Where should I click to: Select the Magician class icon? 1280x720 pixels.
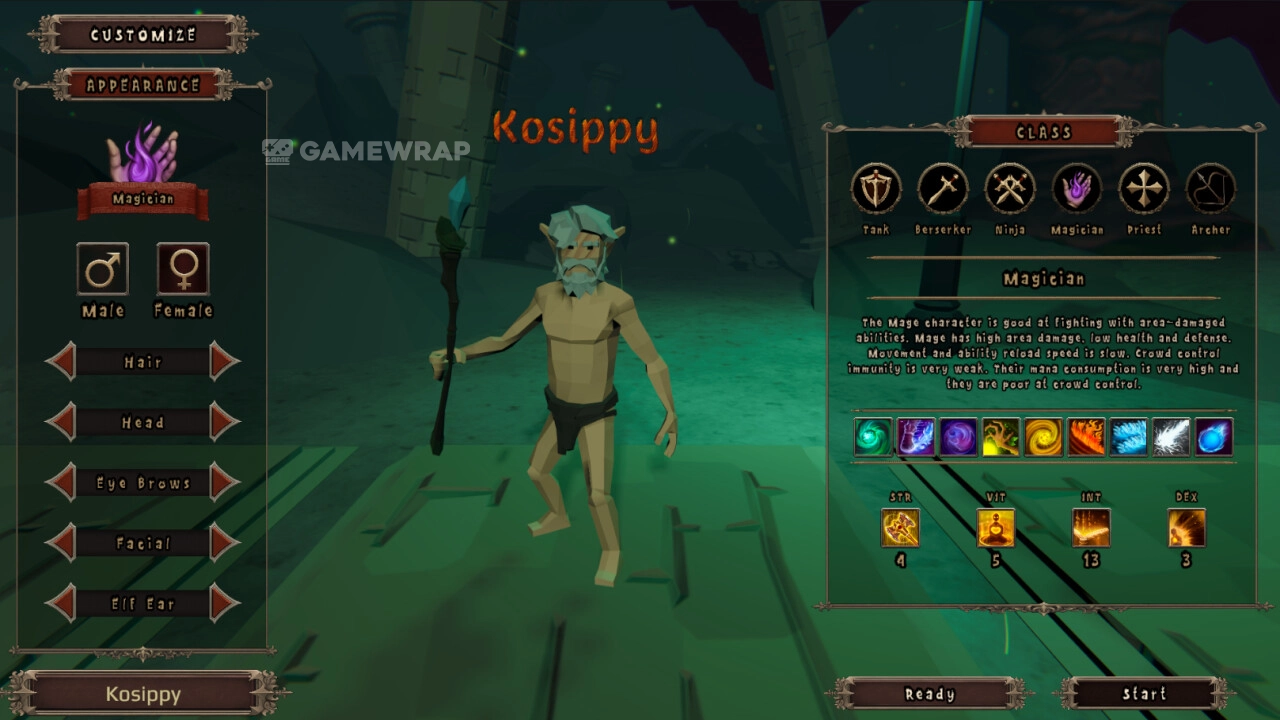click(1077, 189)
